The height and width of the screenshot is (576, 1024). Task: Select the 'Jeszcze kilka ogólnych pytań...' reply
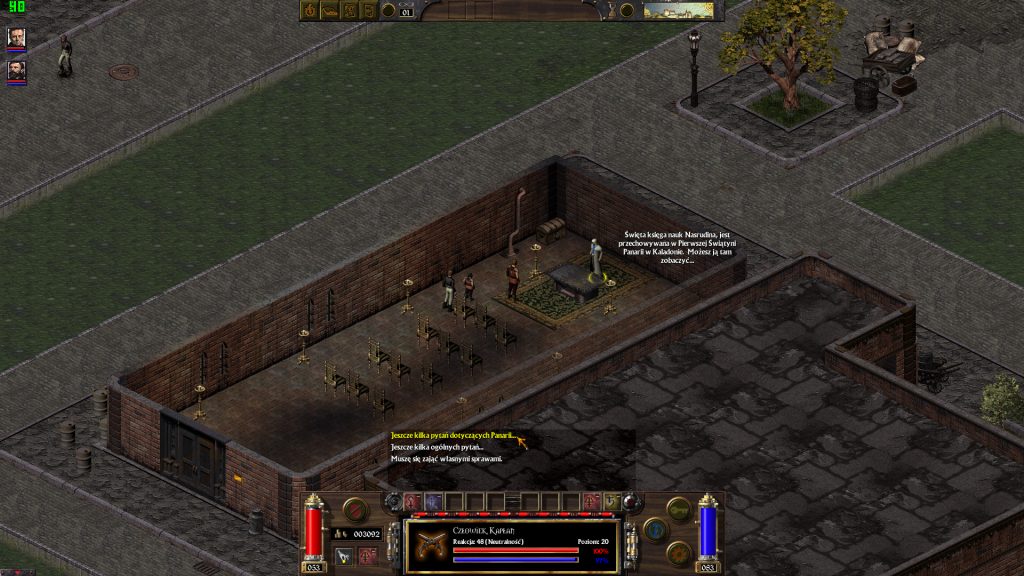[x=437, y=447]
